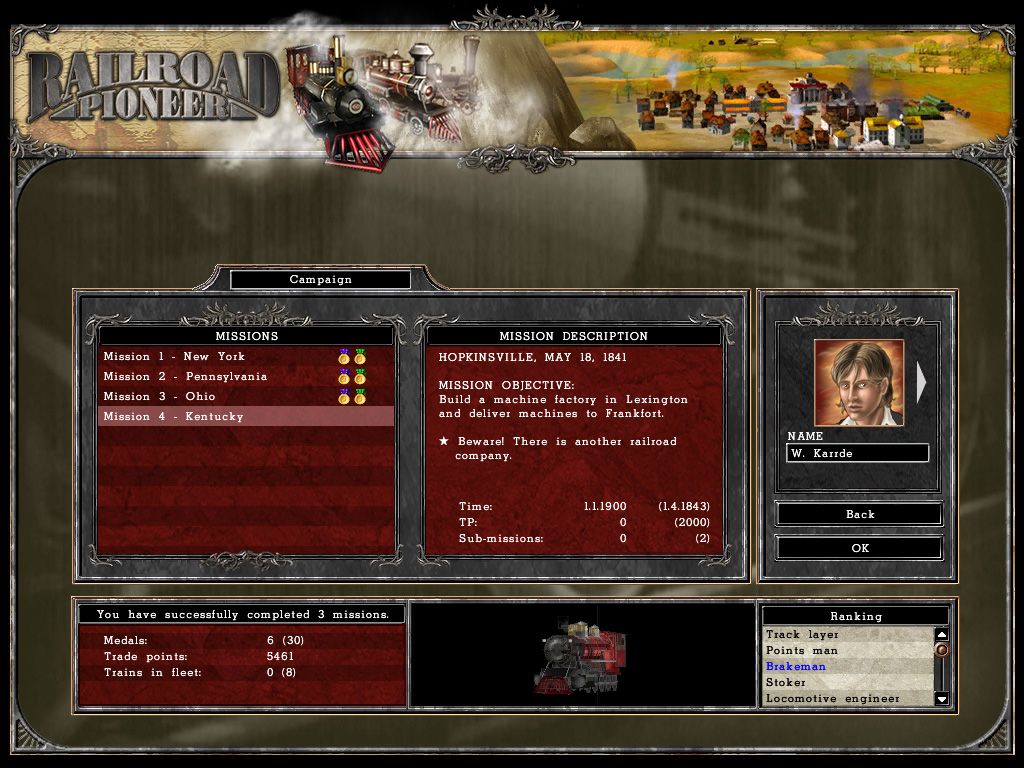The width and height of the screenshot is (1024, 768).
Task: Click the player portrait image
Action: click(x=858, y=383)
